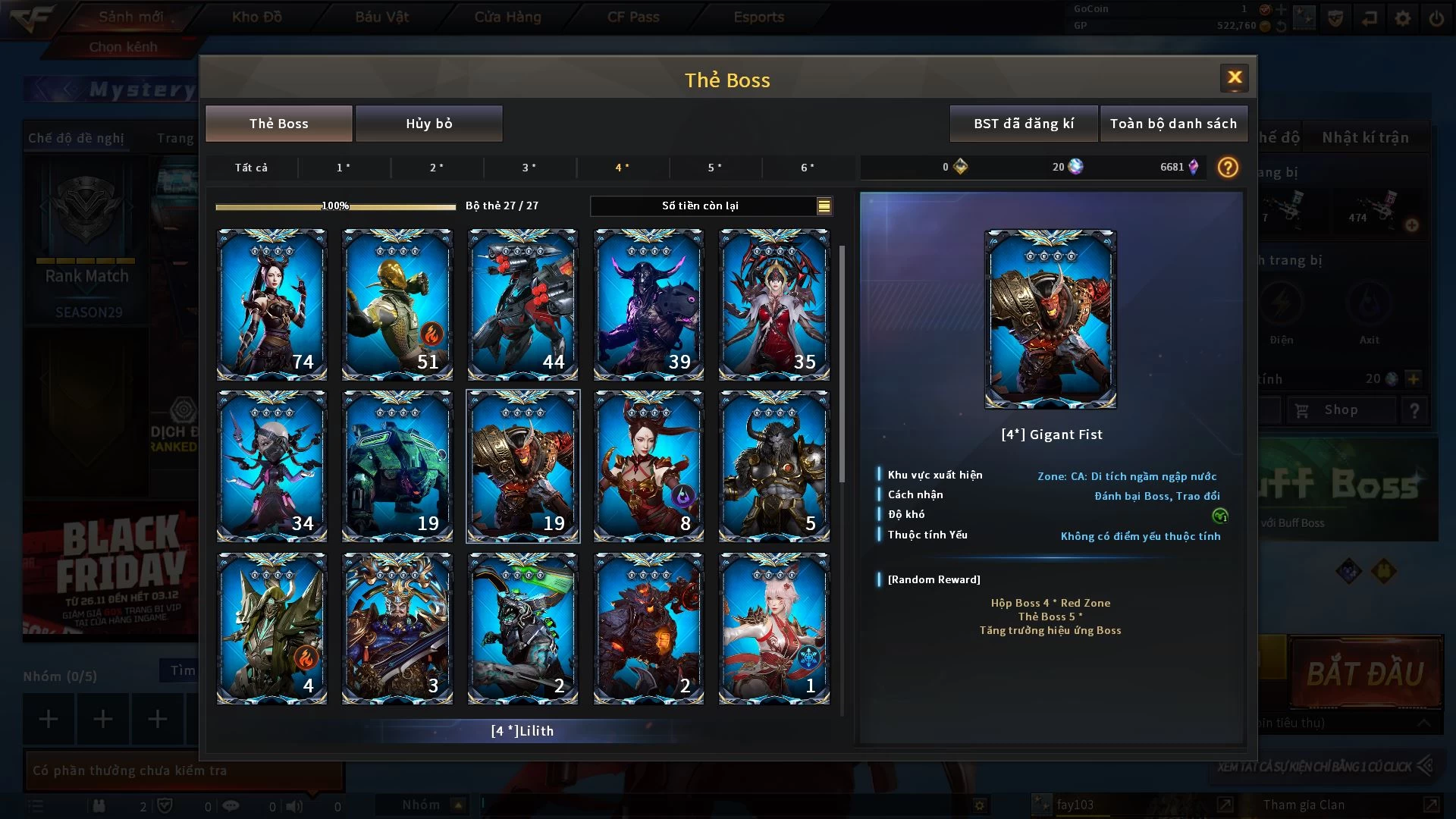The width and height of the screenshot is (1456, 819).
Task: Pick the boss card with count 8
Action: tap(648, 466)
